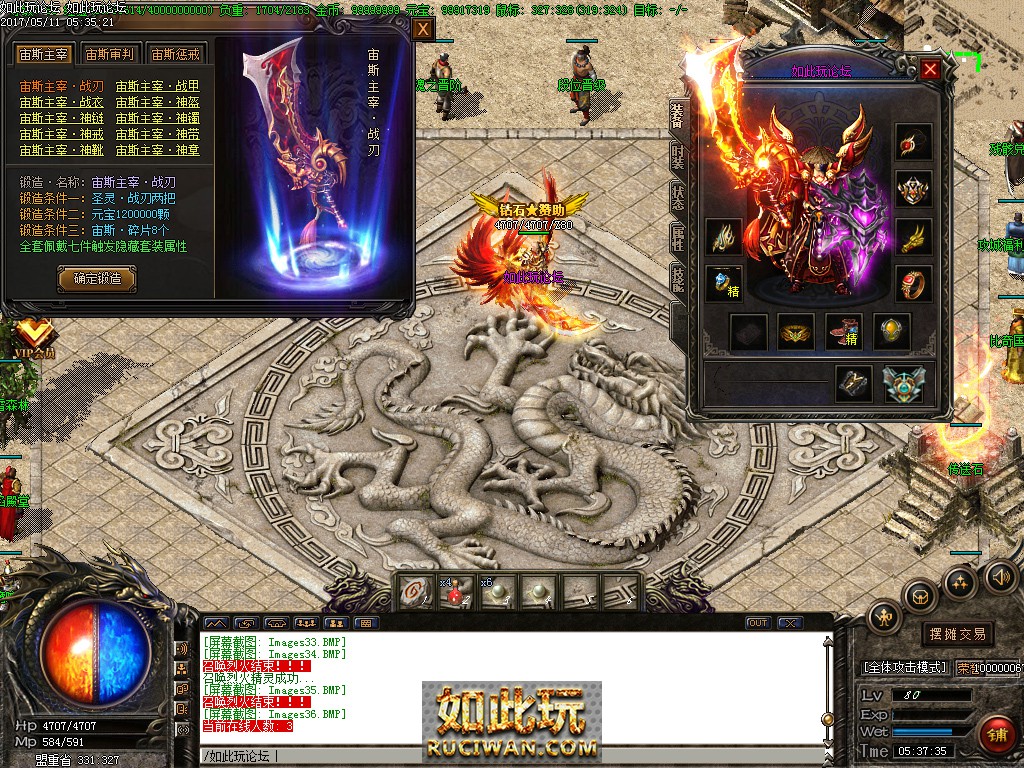
Task: Inspect the red boots equipment slot
Action: [x=843, y=332]
